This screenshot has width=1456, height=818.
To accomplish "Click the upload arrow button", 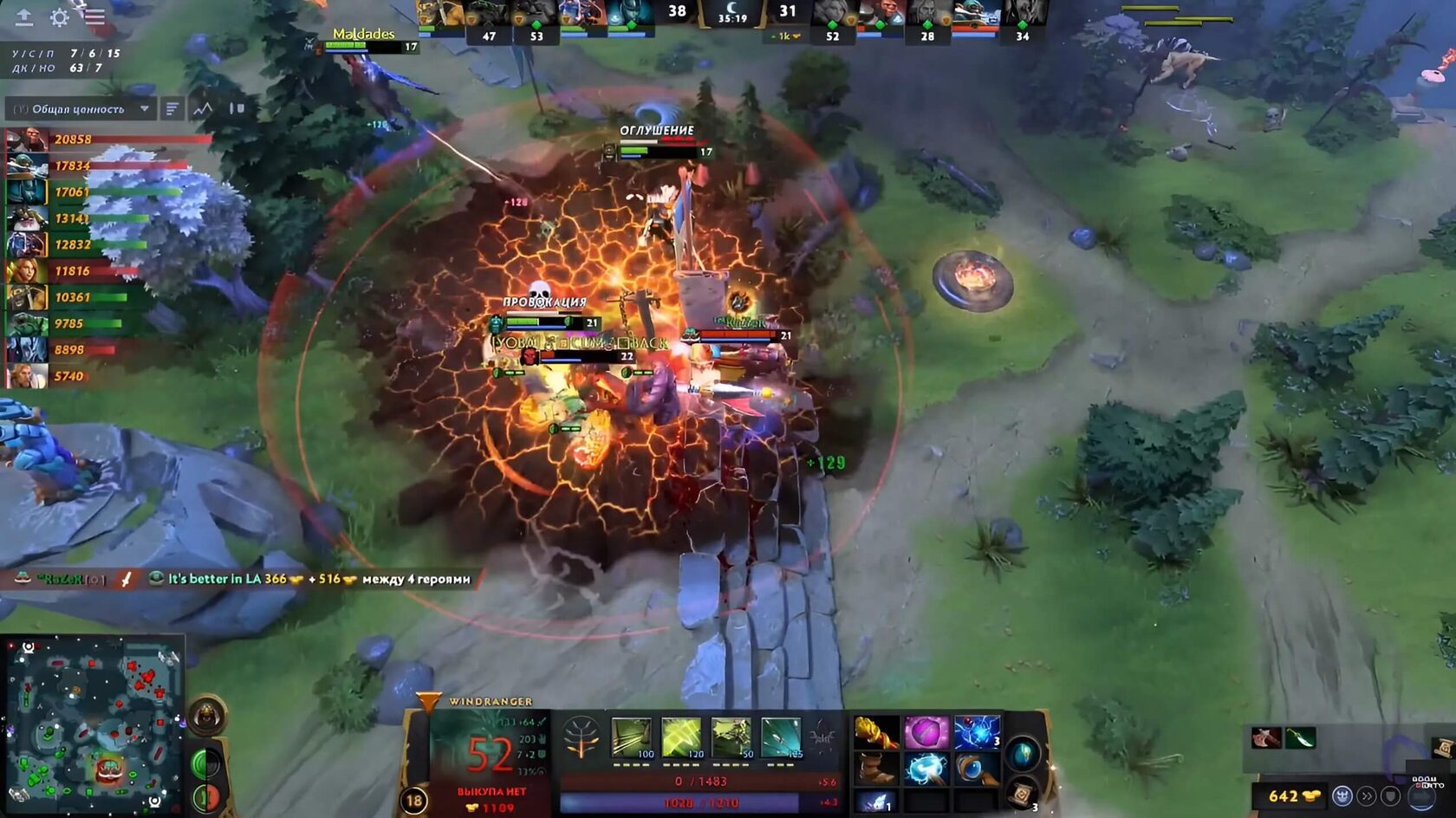I will point(24,16).
